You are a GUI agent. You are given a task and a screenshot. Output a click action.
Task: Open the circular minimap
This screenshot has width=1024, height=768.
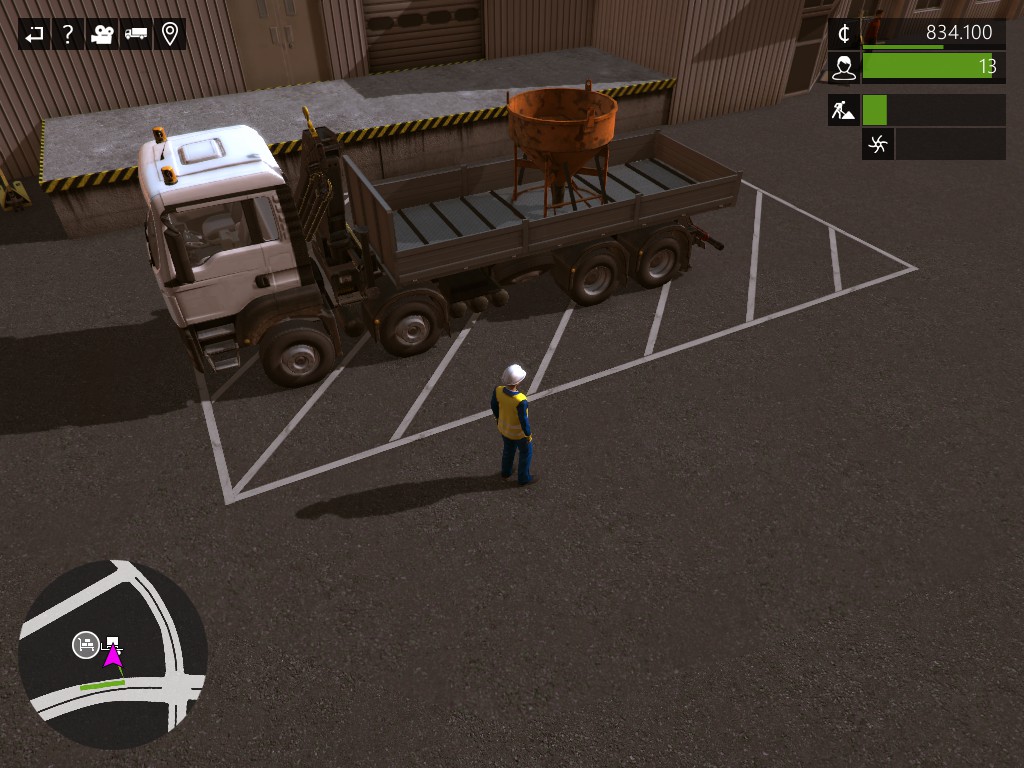point(112,655)
